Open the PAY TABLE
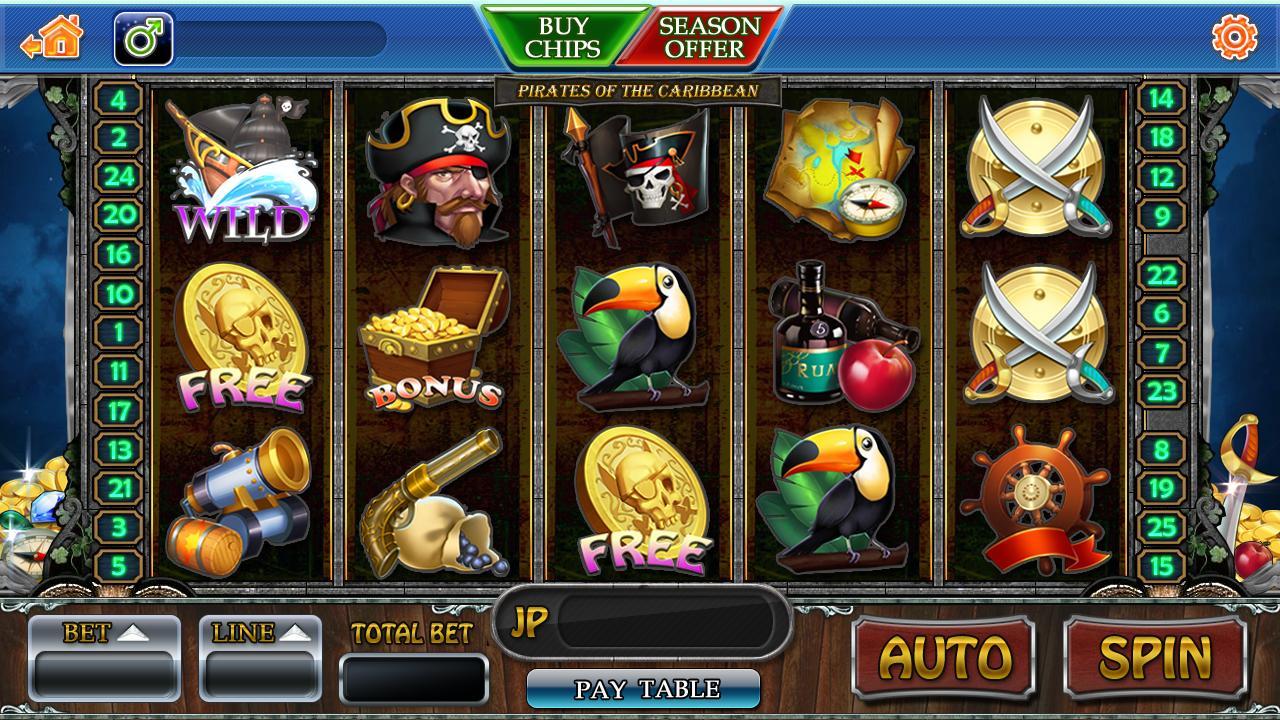The image size is (1280, 720). [x=644, y=689]
